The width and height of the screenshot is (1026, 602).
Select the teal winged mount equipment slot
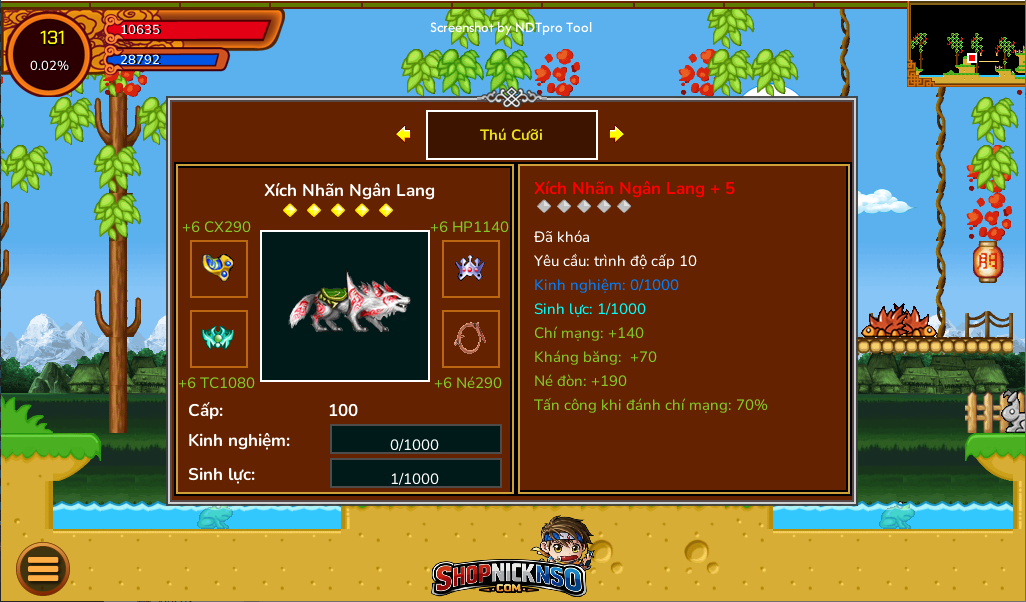(219, 339)
